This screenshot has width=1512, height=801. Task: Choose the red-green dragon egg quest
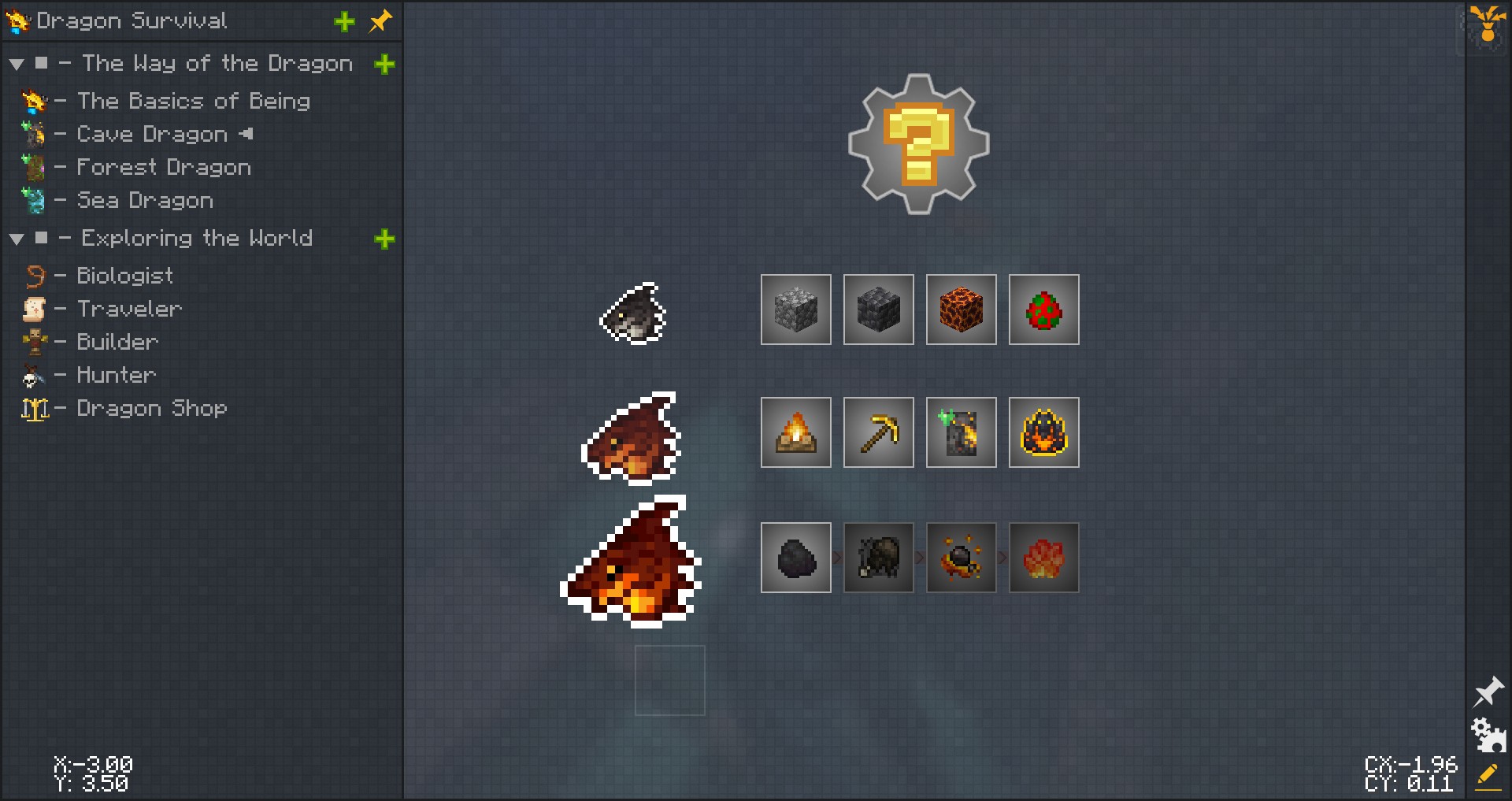[1043, 310]
